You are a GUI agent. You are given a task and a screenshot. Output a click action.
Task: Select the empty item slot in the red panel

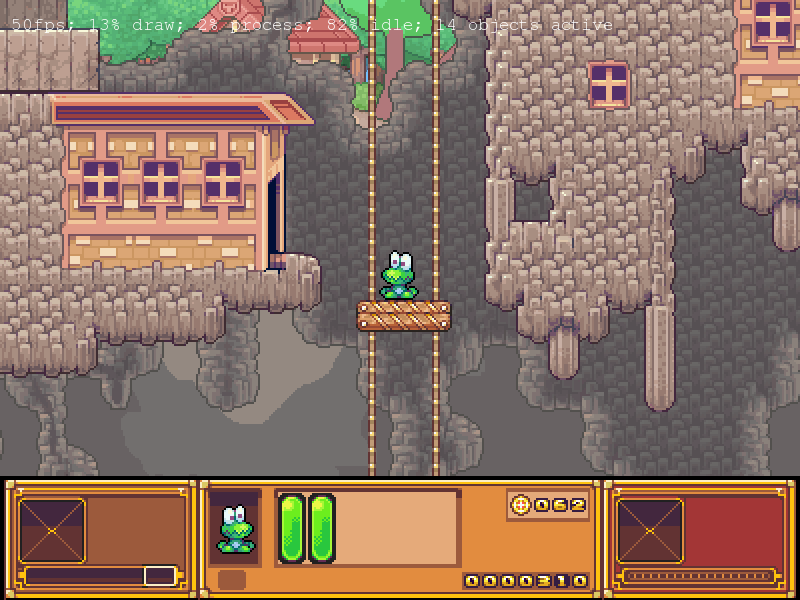click(x=650, y=531)
